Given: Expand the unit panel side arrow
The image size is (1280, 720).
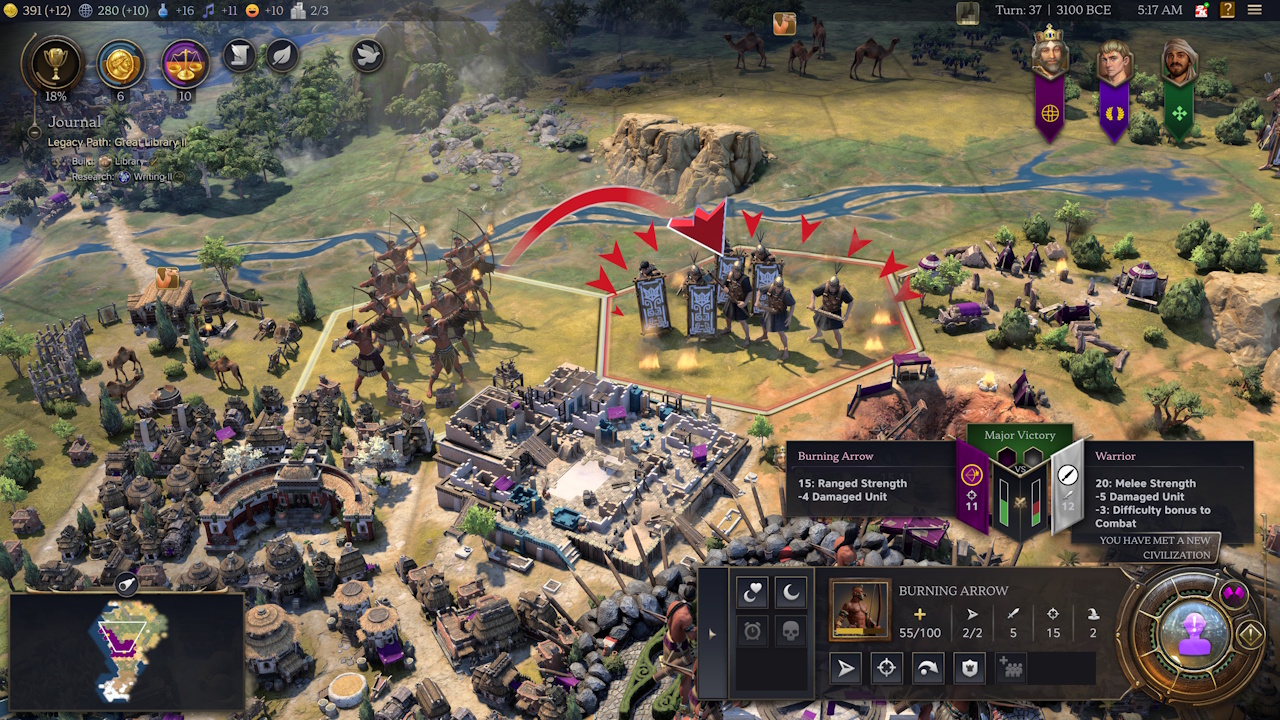Looking at the screenshot, I should pyautogui.click(x=712, y=634).
